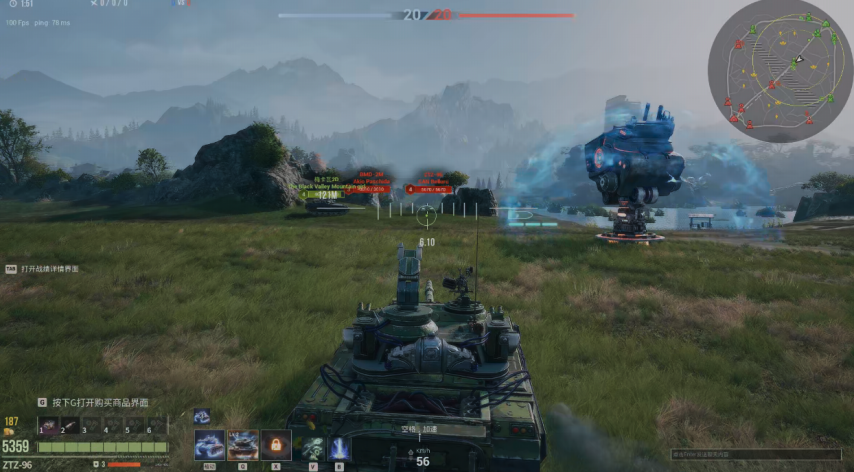Screen dimensions: 854x472
Task: Click the small tank icon above the skill bar
Action: (201, 416)
